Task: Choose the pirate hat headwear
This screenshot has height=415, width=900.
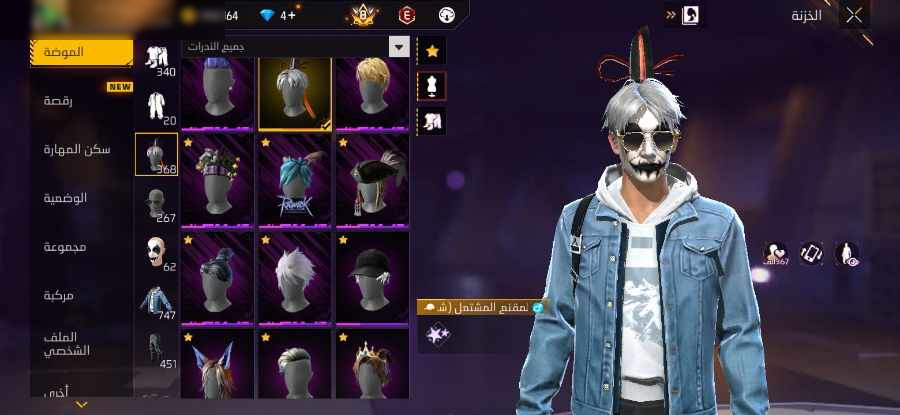Action: click(x=371, y=183)
